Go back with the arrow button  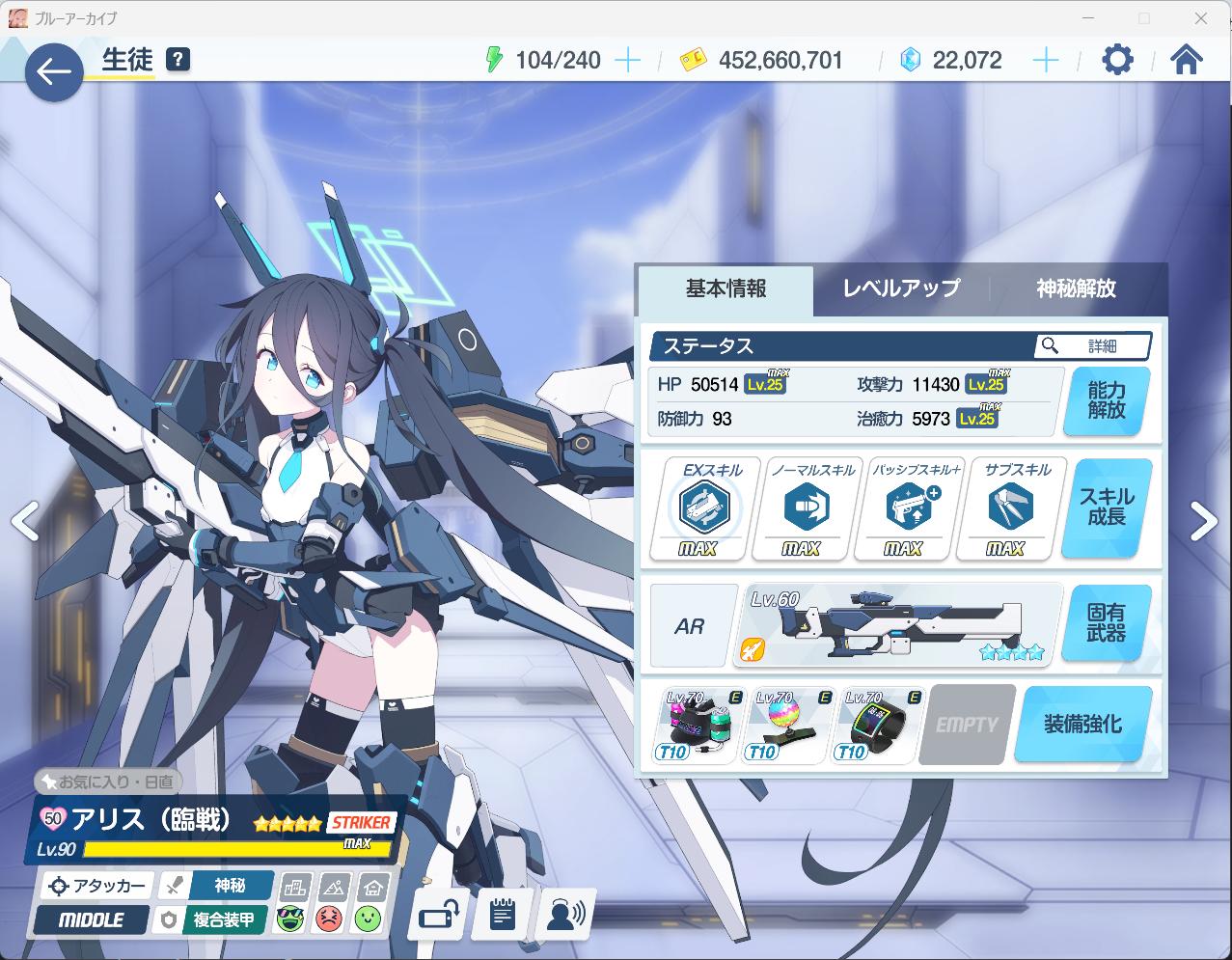pos(54,72)
